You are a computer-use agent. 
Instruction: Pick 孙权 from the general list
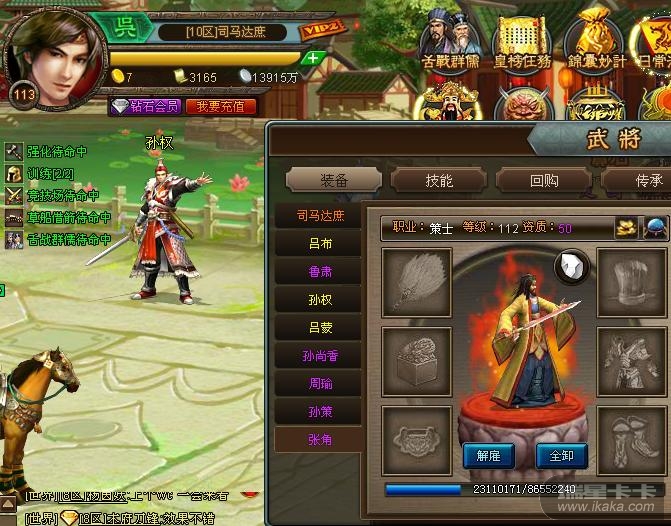click(320, 299)
